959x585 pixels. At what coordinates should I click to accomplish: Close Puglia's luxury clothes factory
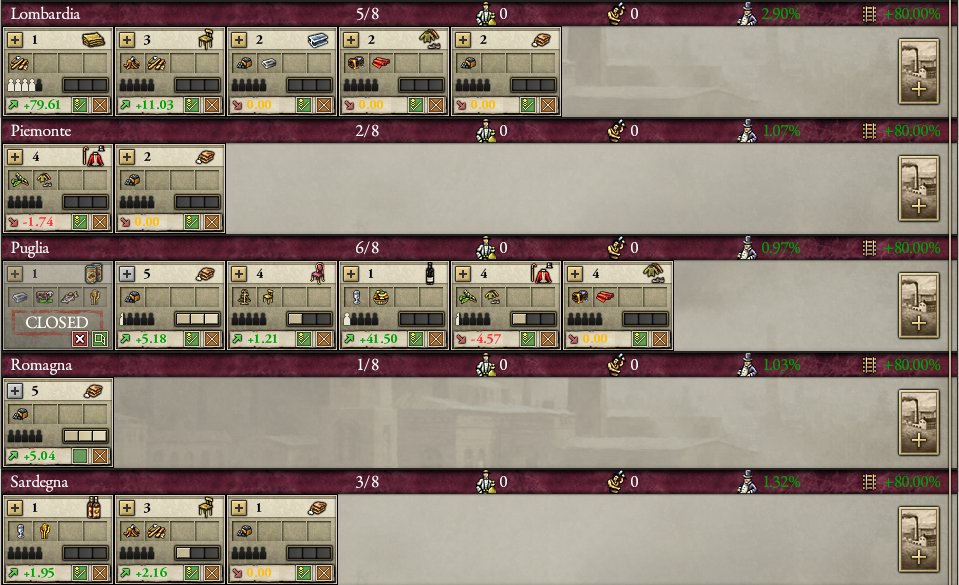coord(547,339)
